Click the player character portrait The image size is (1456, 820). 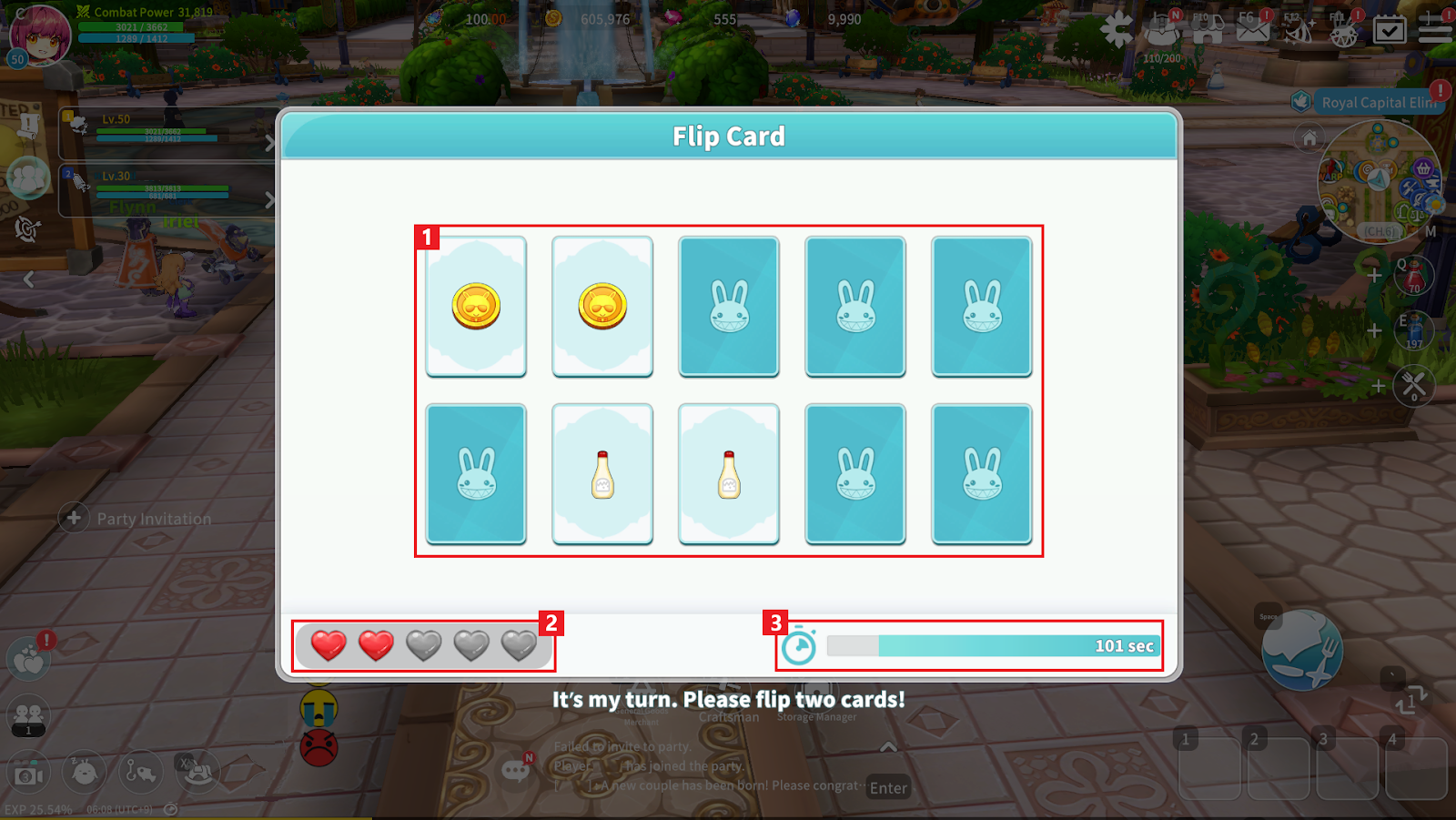(41, 35)
